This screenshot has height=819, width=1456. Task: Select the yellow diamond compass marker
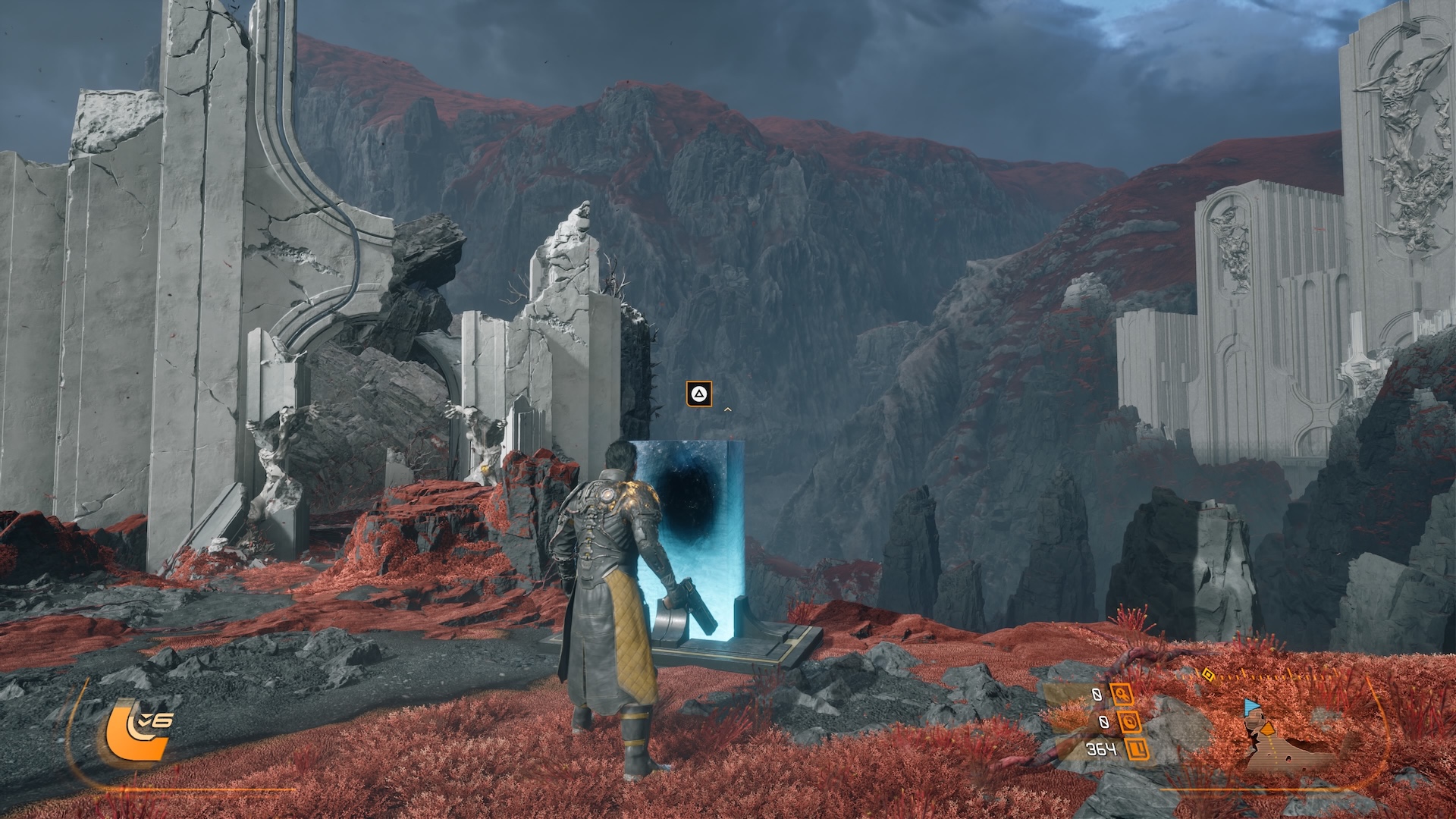[x=1208, y=674]
